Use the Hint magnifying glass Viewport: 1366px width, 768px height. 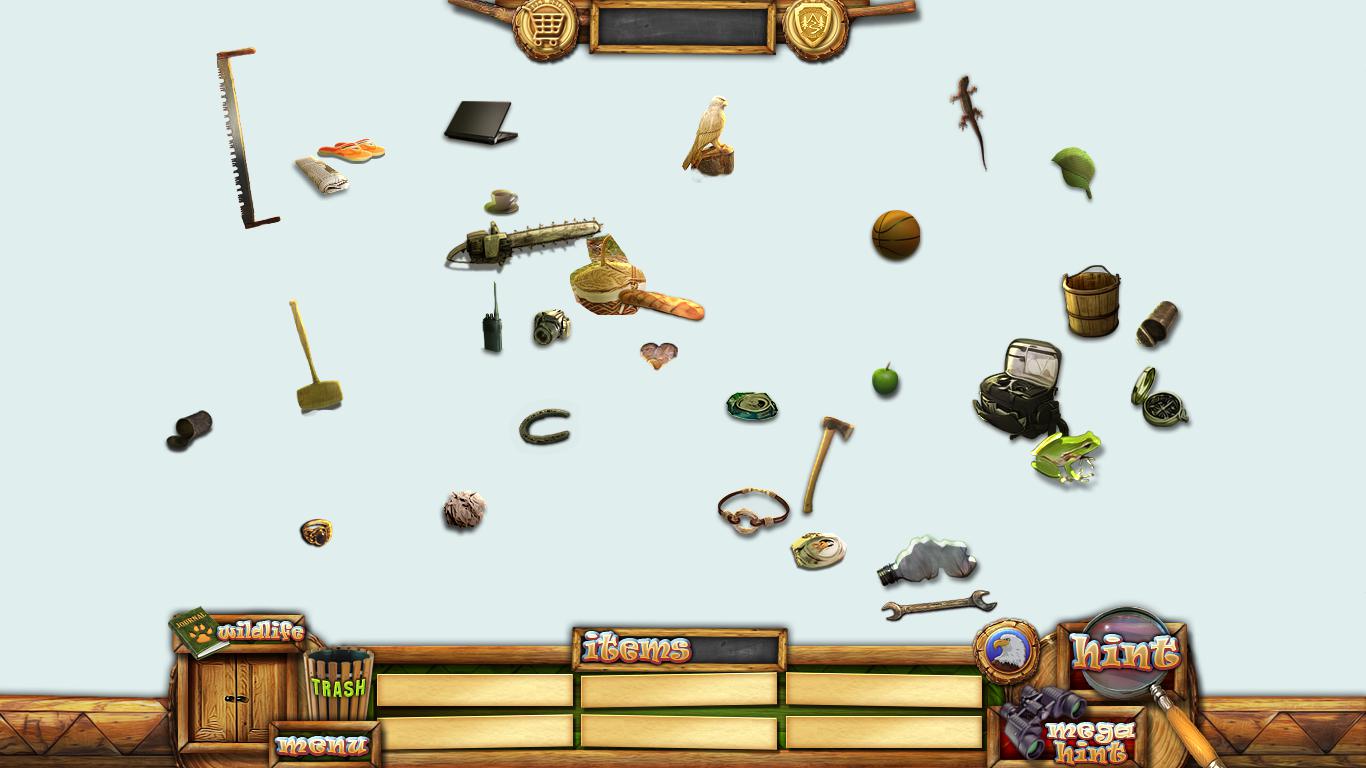(1126, 652)
